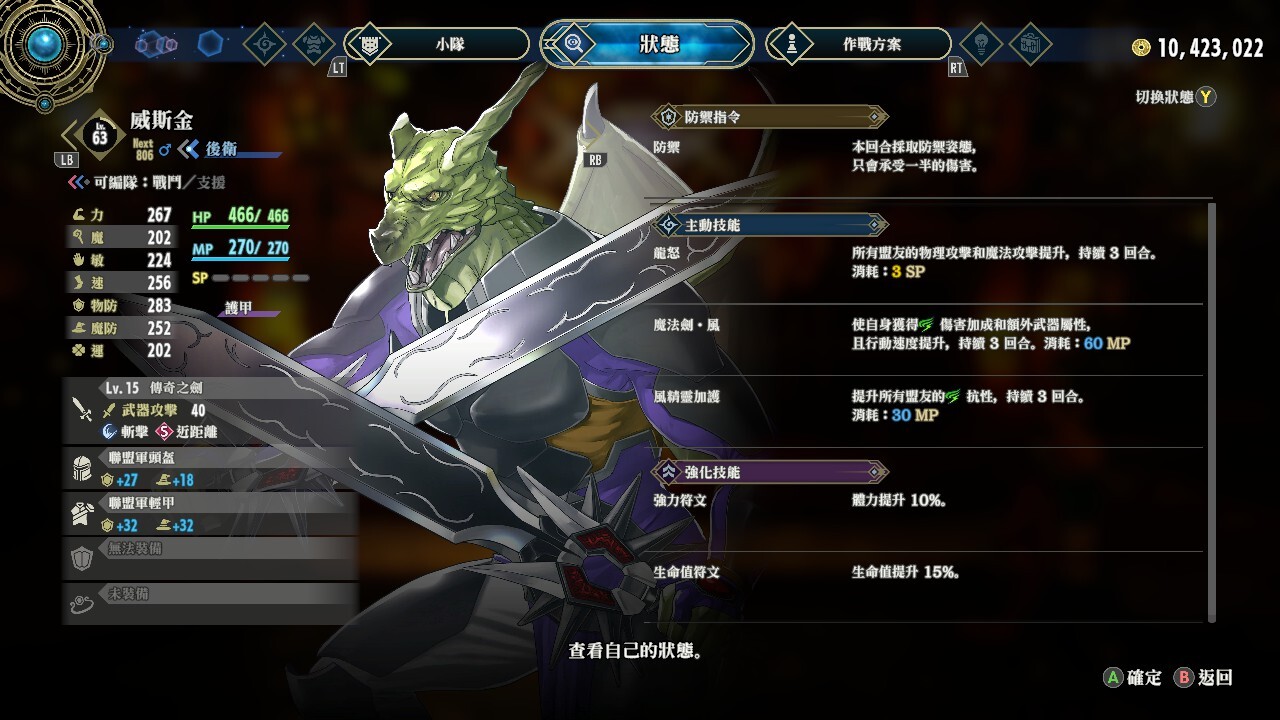The width and height of the screenshot is (1280, 720).
Task: View the 生命值符文 passive skill
Action: [x=925, y=572]
